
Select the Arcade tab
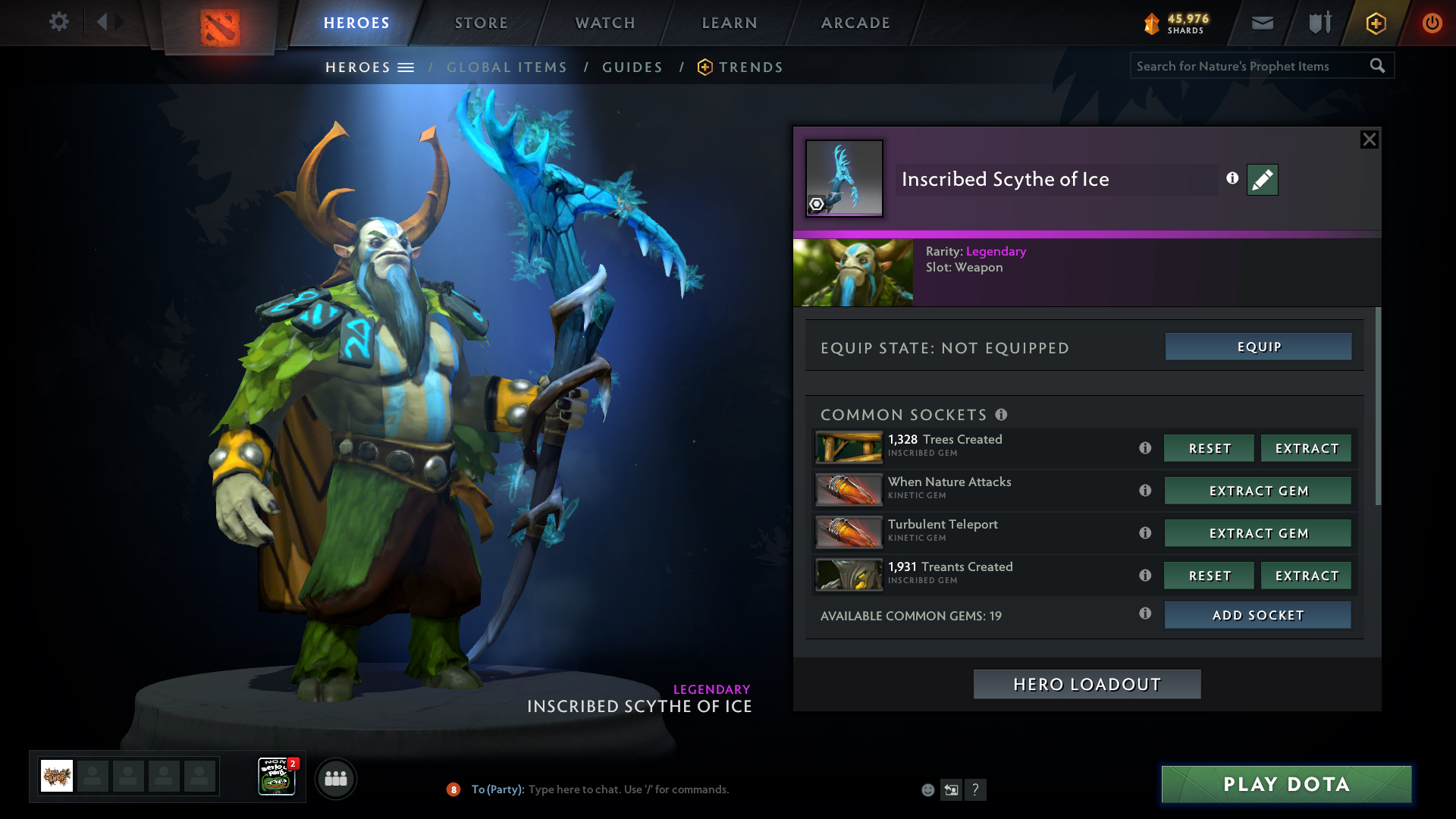[x=855, y=23]
